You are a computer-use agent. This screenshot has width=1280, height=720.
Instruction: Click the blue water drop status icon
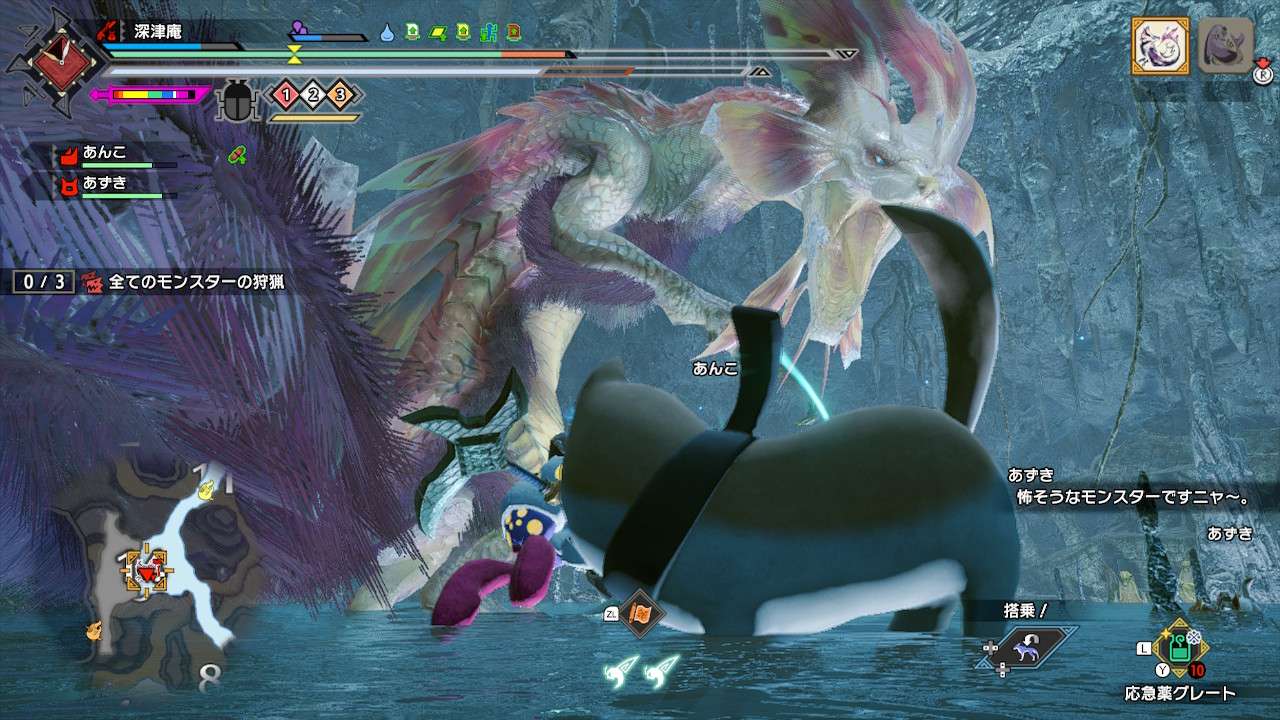click(387, 32)
